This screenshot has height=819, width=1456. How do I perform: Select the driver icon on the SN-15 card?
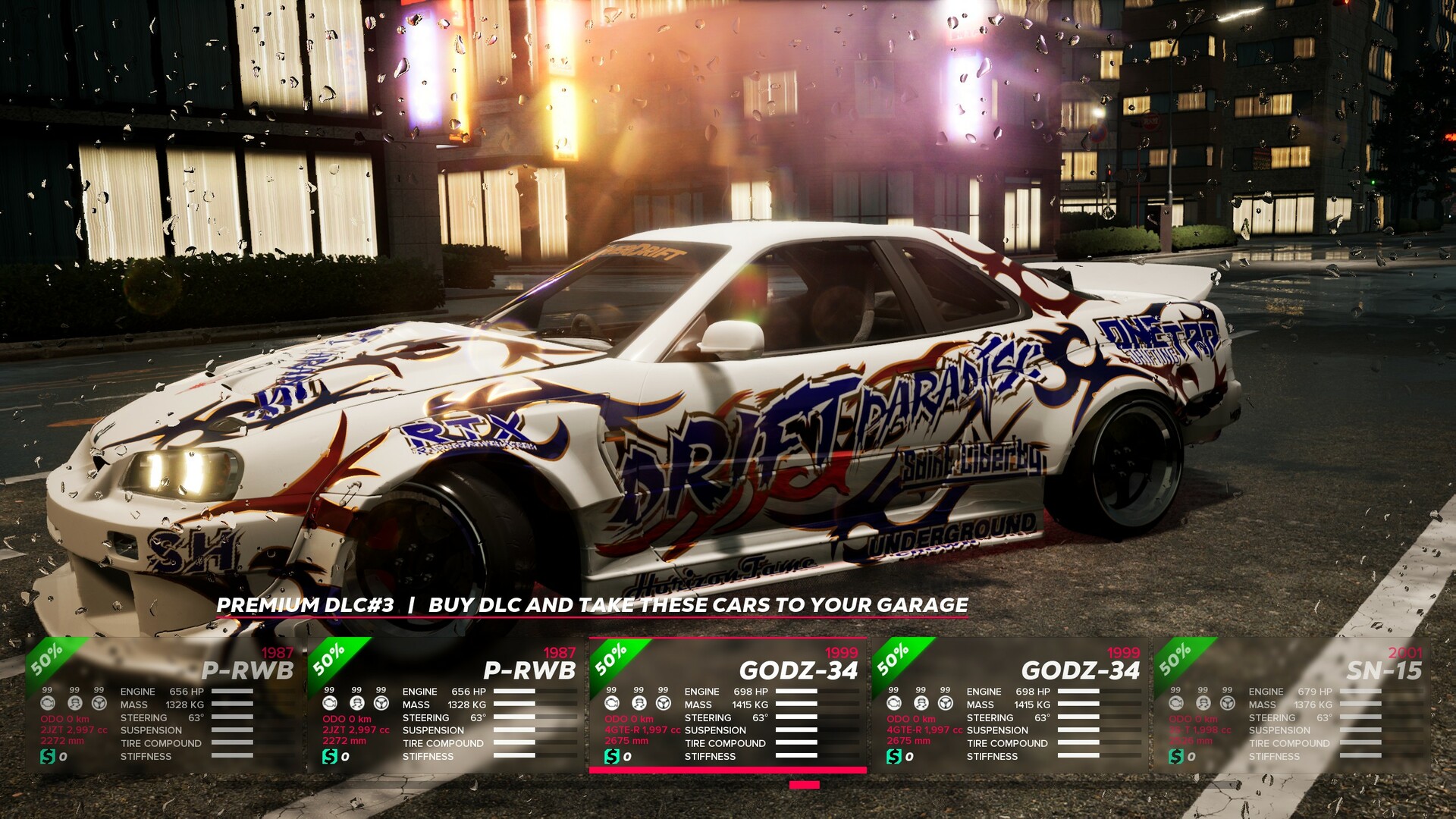[x=1203, y=704]
